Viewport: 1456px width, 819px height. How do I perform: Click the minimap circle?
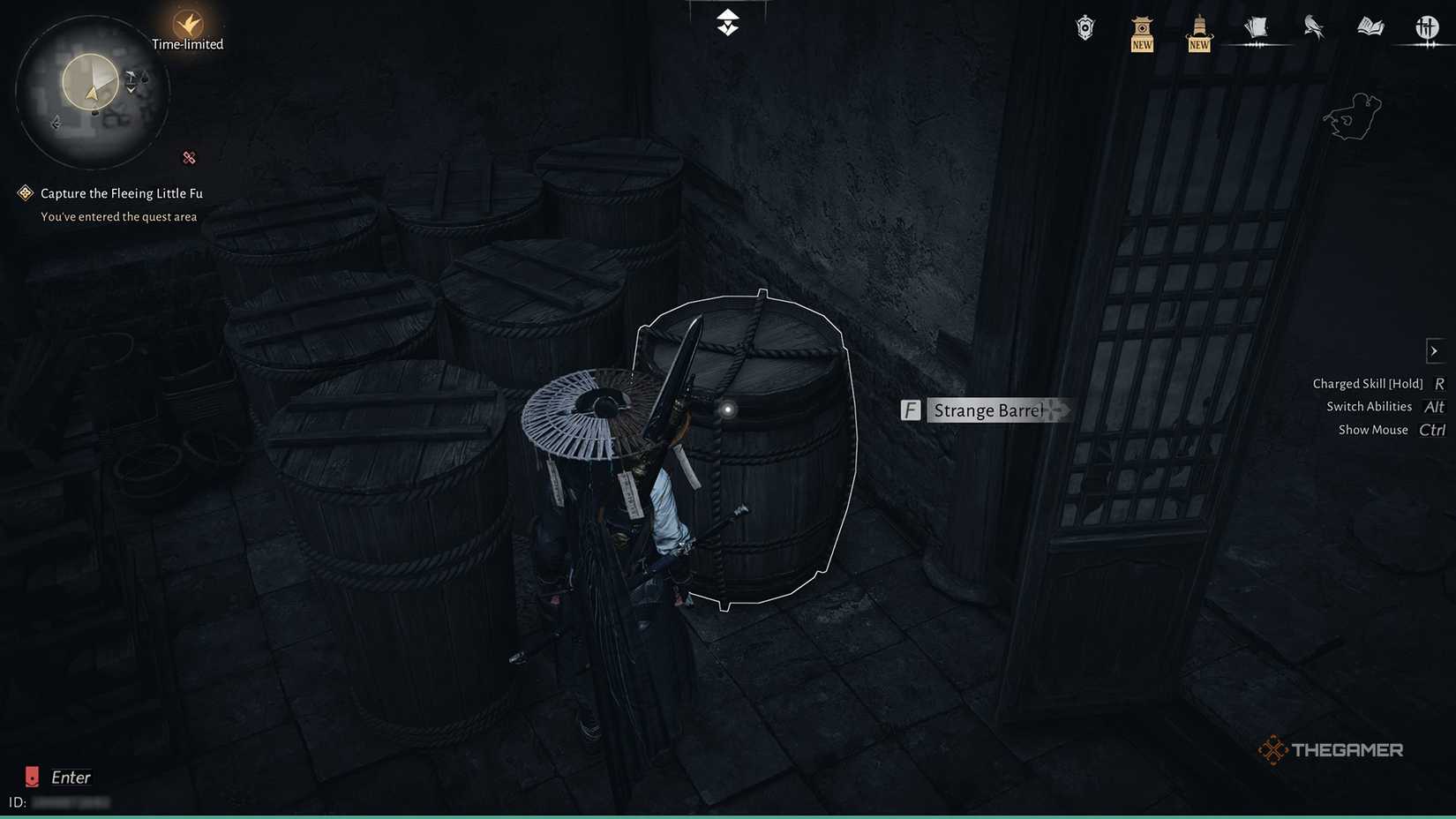(91, 91)
